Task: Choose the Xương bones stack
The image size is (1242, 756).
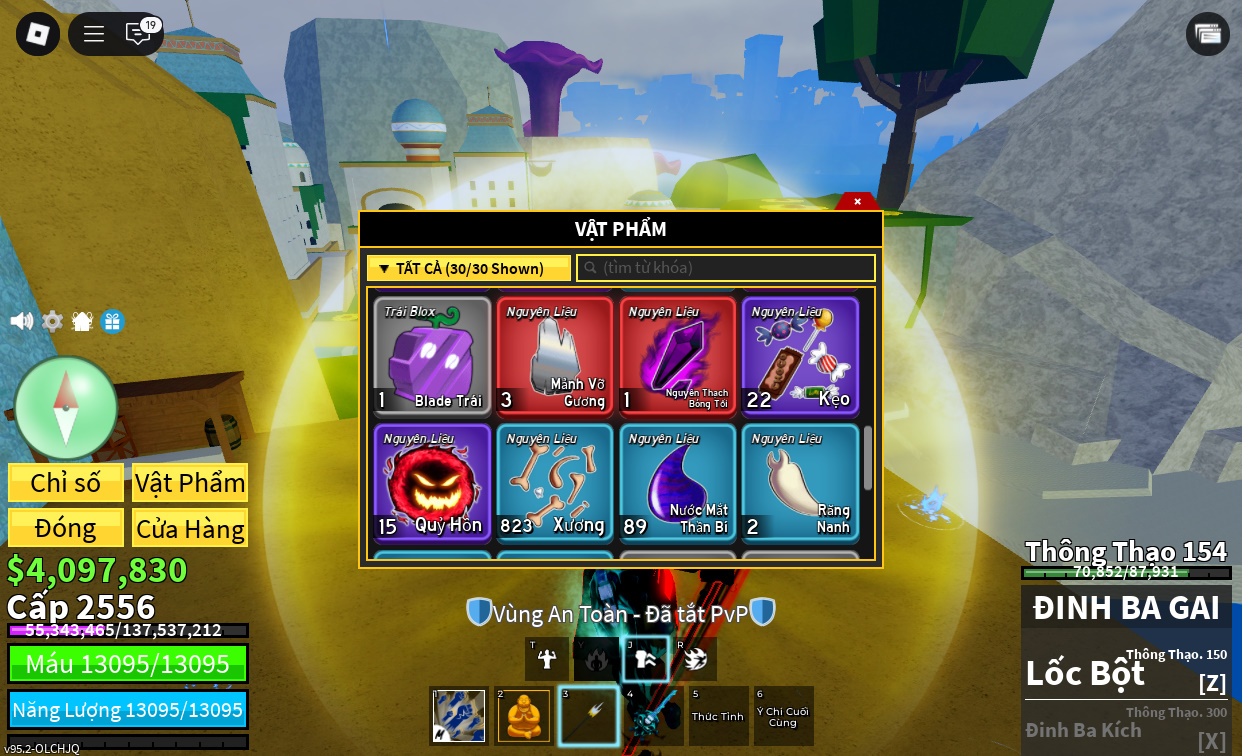Action: pyautogui.click(x=555, y=483)
